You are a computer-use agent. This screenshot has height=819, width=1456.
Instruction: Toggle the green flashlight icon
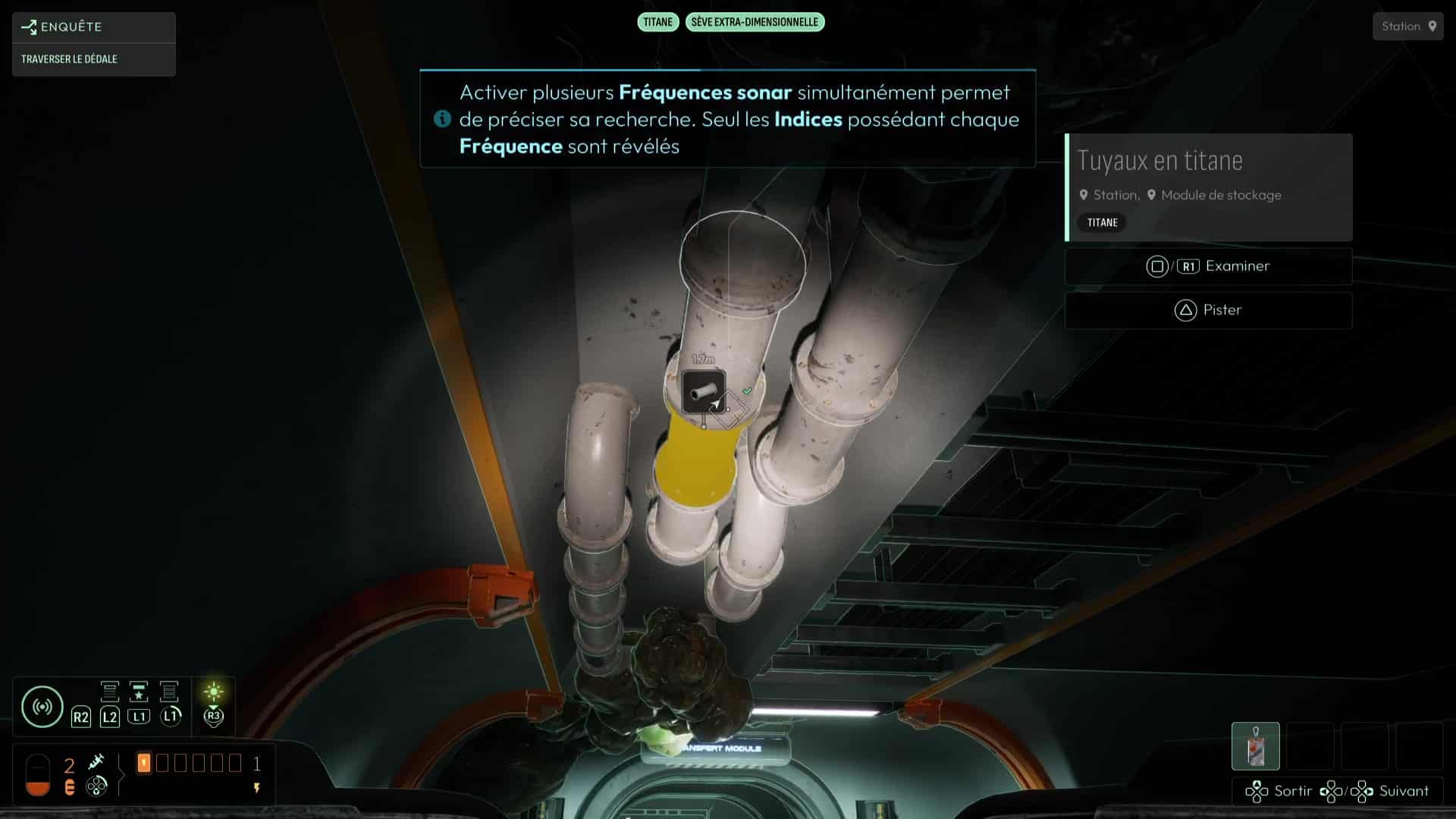[x=214, y=692]
